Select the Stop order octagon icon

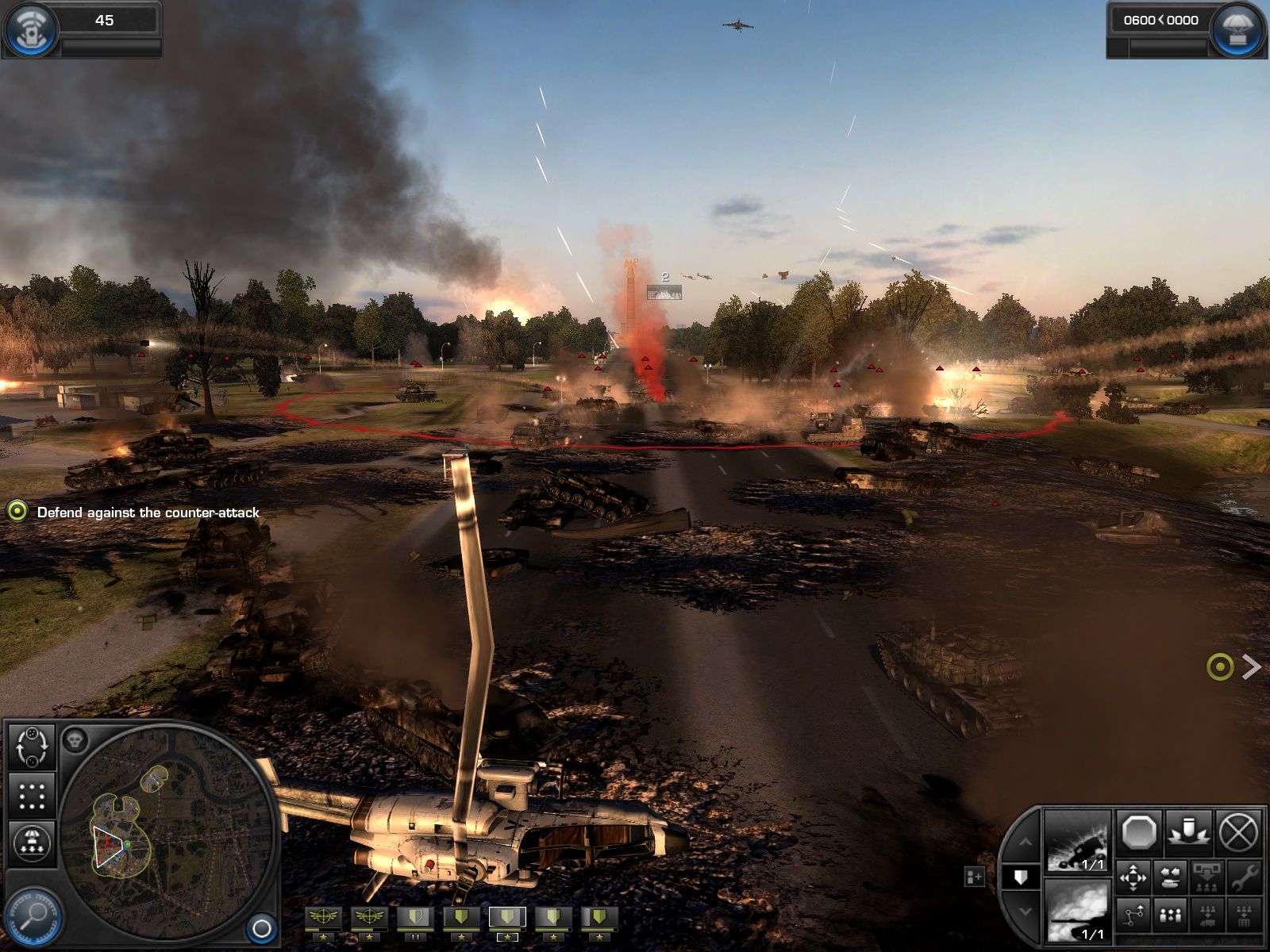1140,831
